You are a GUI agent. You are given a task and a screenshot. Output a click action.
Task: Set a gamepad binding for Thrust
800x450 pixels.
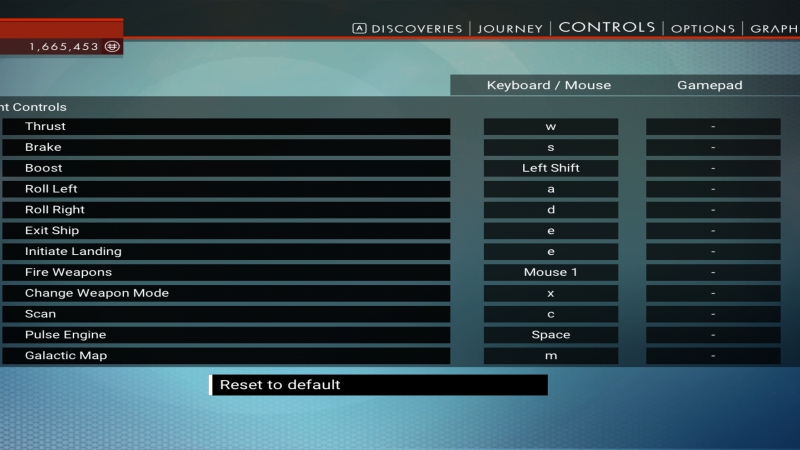(713, 127)
